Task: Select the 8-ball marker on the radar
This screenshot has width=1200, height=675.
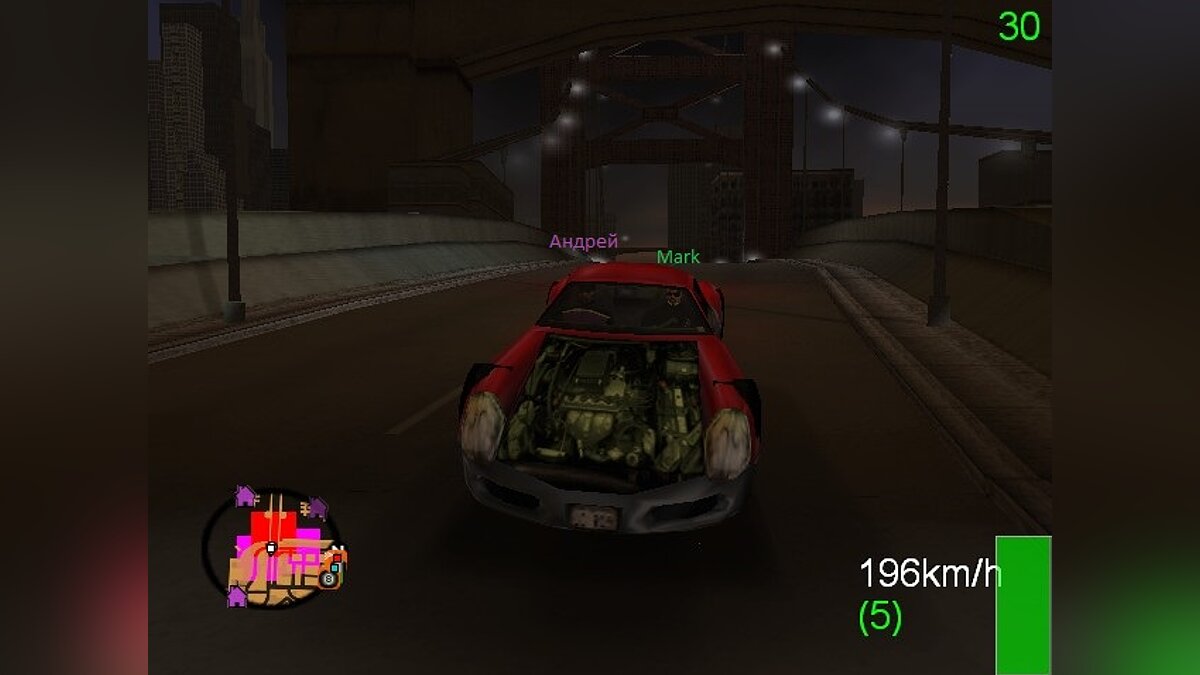Action: tap(328, 578)
